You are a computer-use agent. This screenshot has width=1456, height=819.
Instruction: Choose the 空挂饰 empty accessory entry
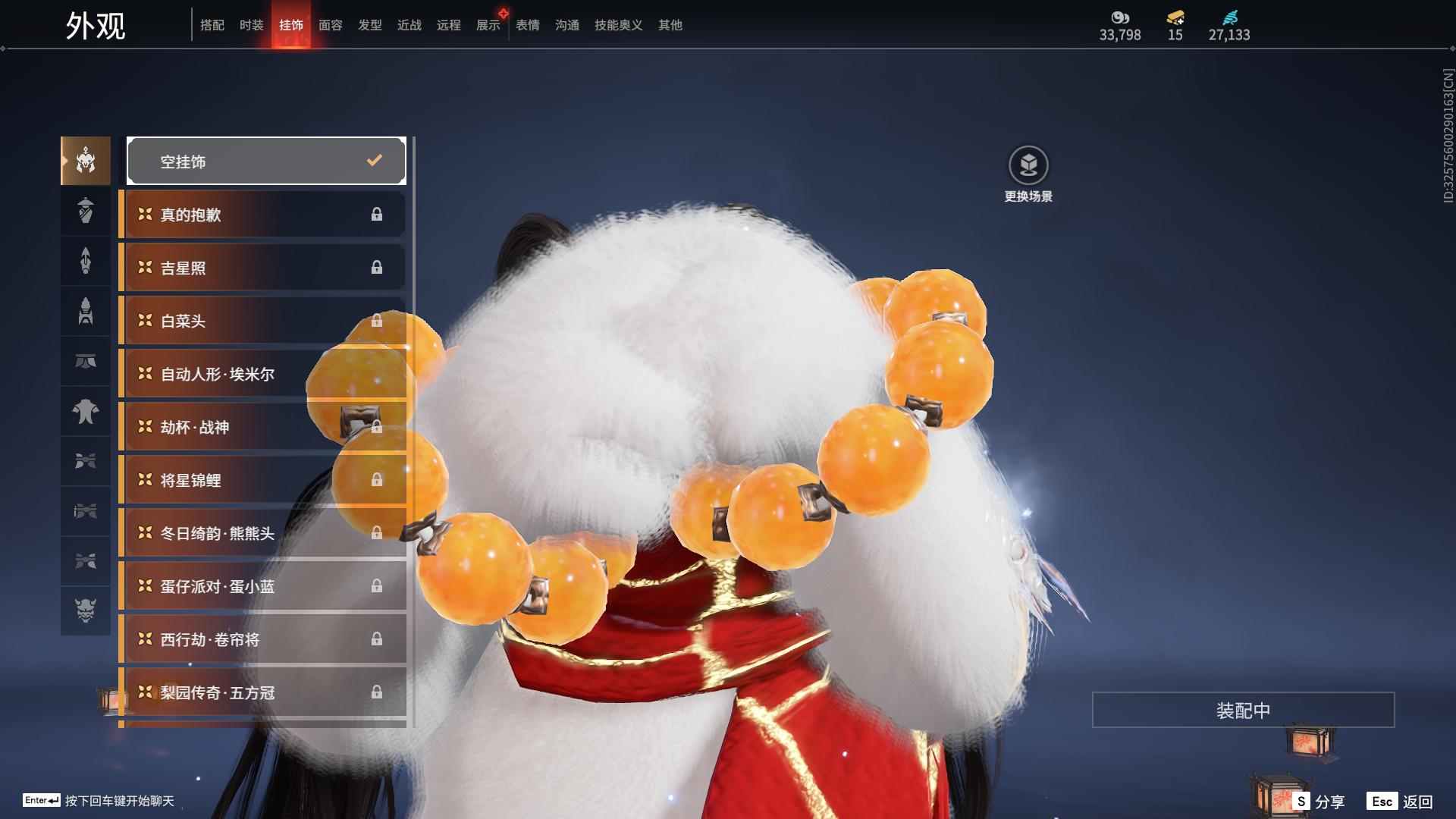pyautogui.click(x=266, y=161)
